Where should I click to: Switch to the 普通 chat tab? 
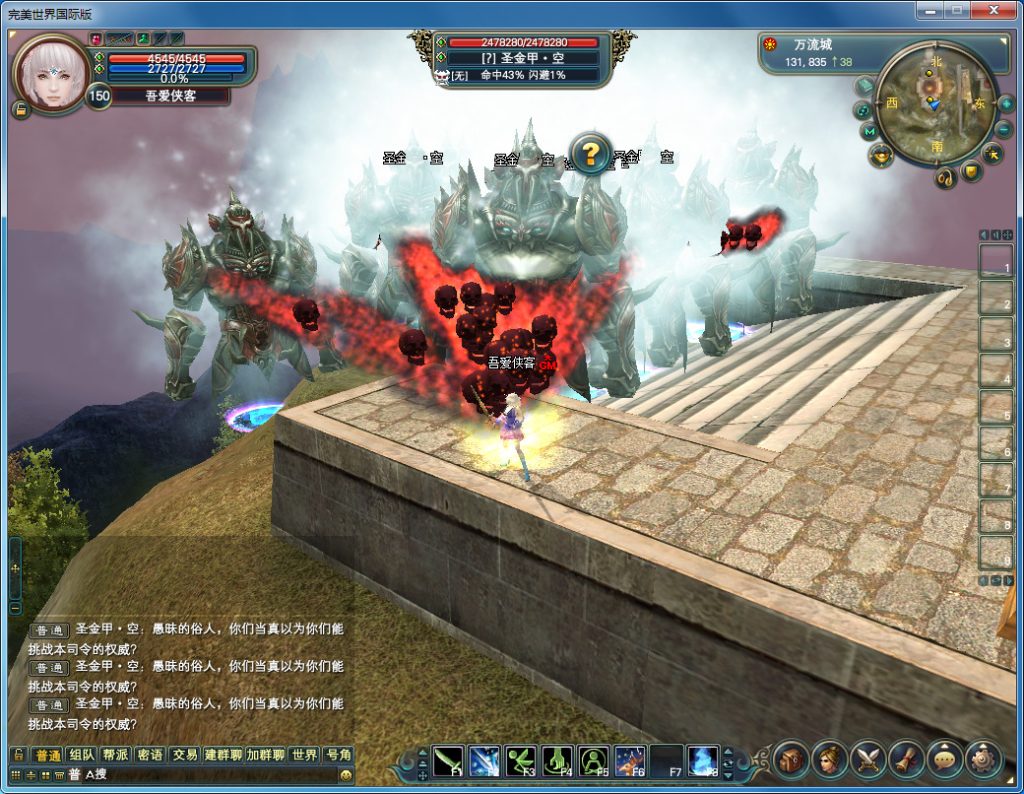(47, 755)
